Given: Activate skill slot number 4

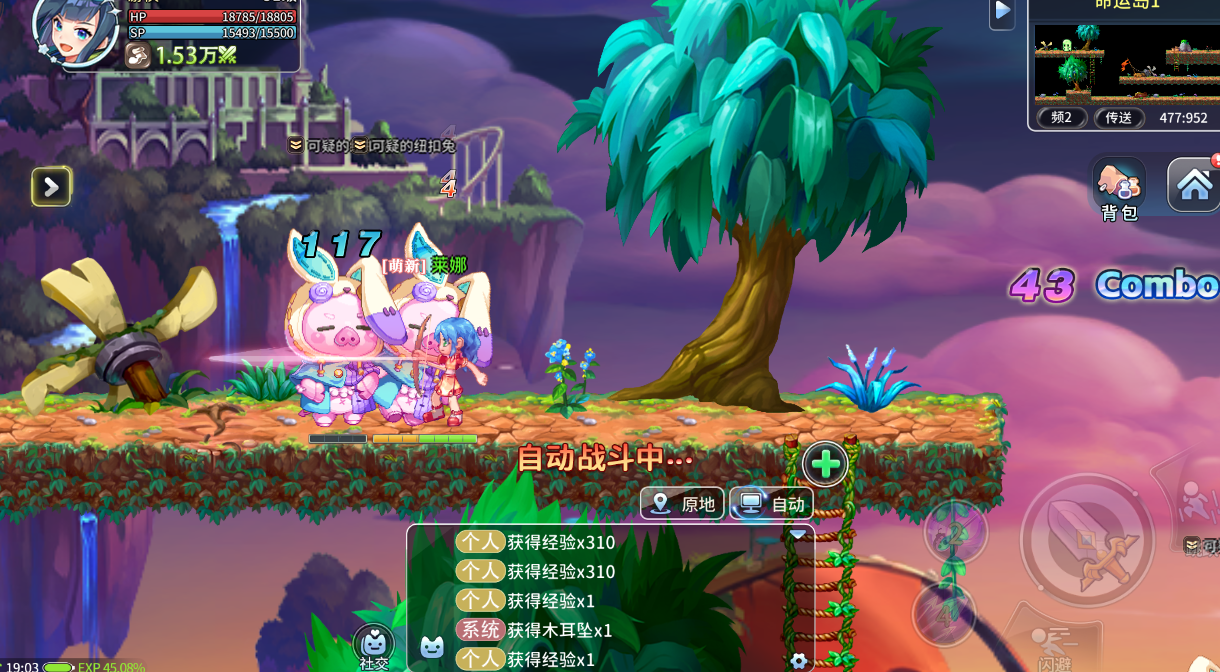Looking at the screenshot, I should pos(944,614).
